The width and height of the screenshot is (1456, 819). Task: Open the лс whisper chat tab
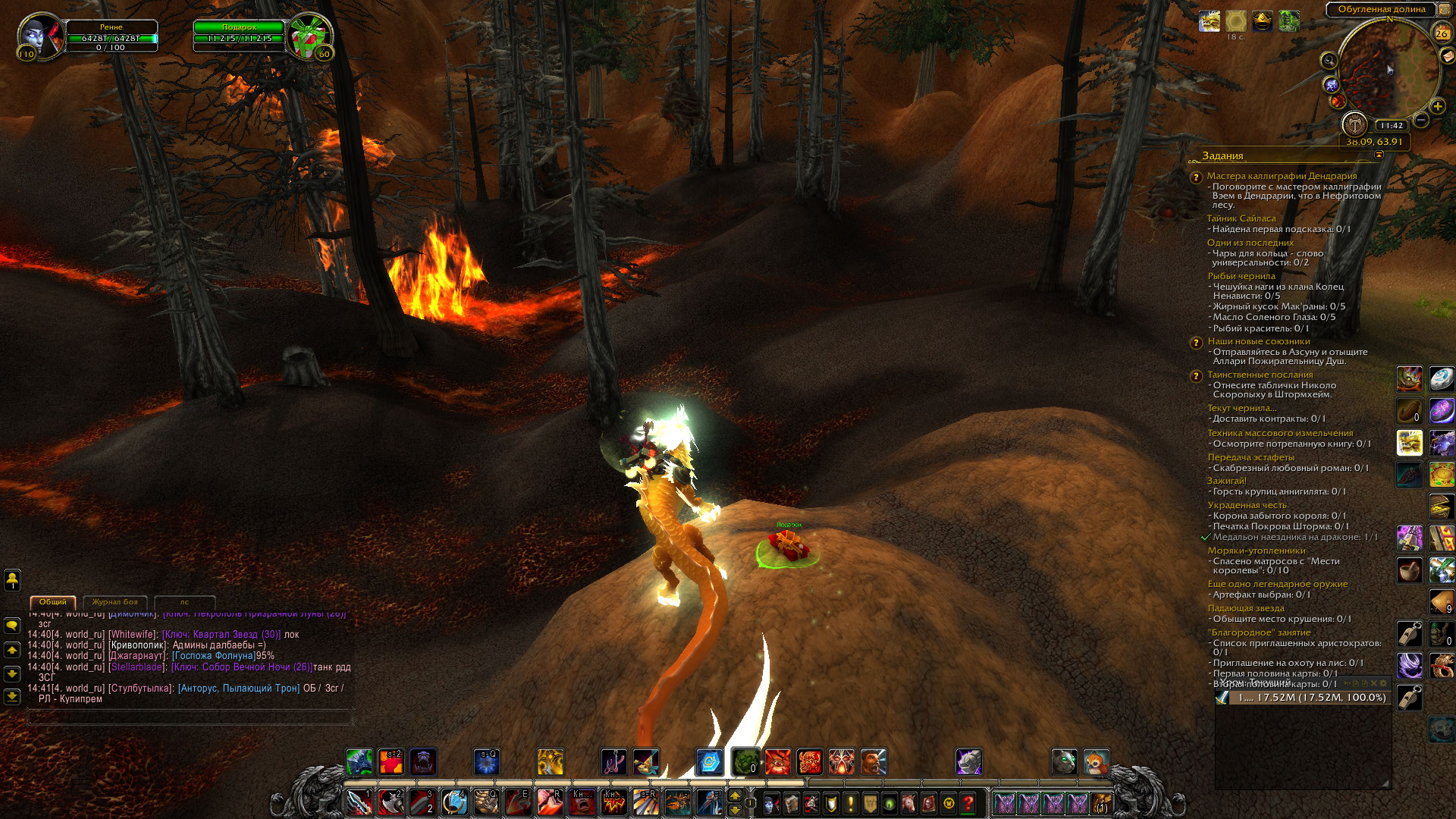[x=184, y=602]
